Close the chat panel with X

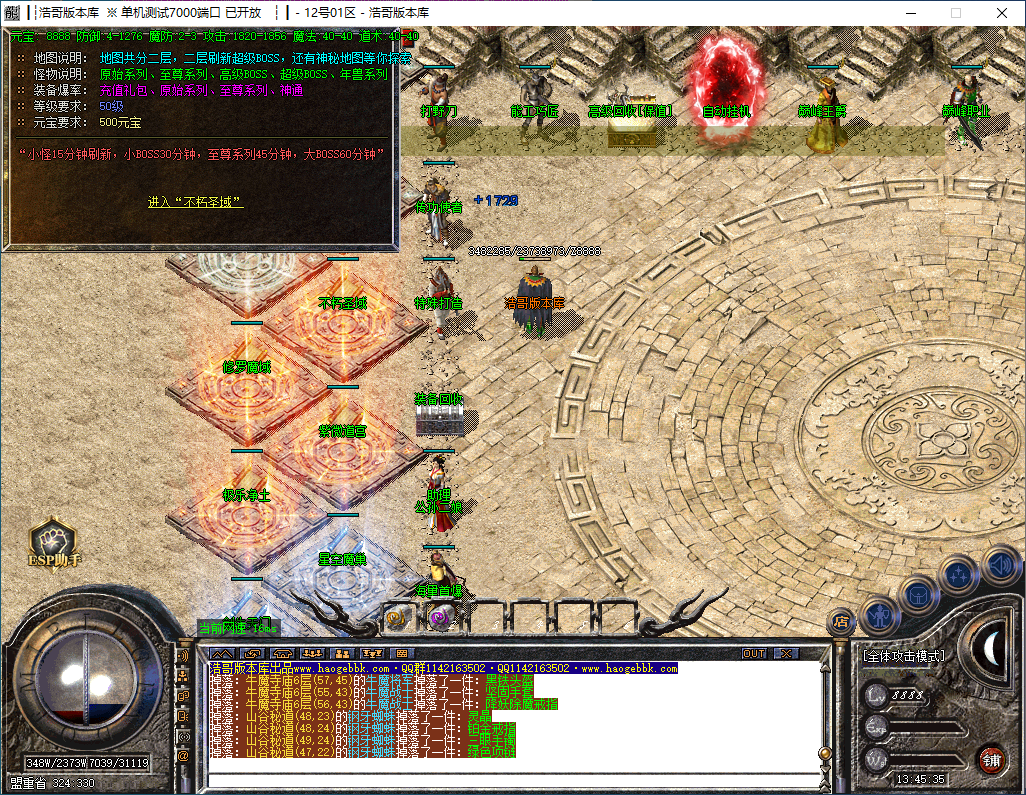point(786,654)
